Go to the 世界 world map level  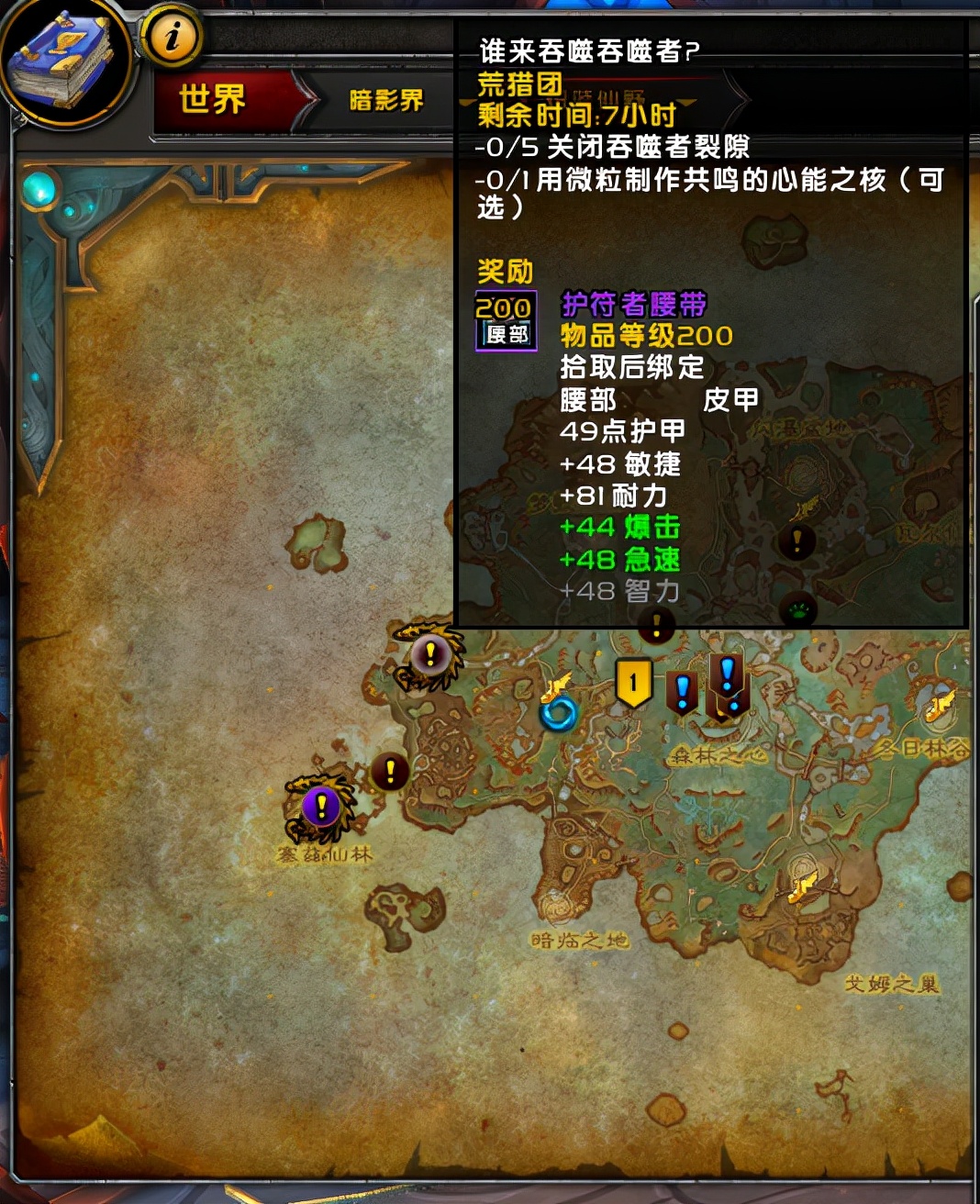214,99
